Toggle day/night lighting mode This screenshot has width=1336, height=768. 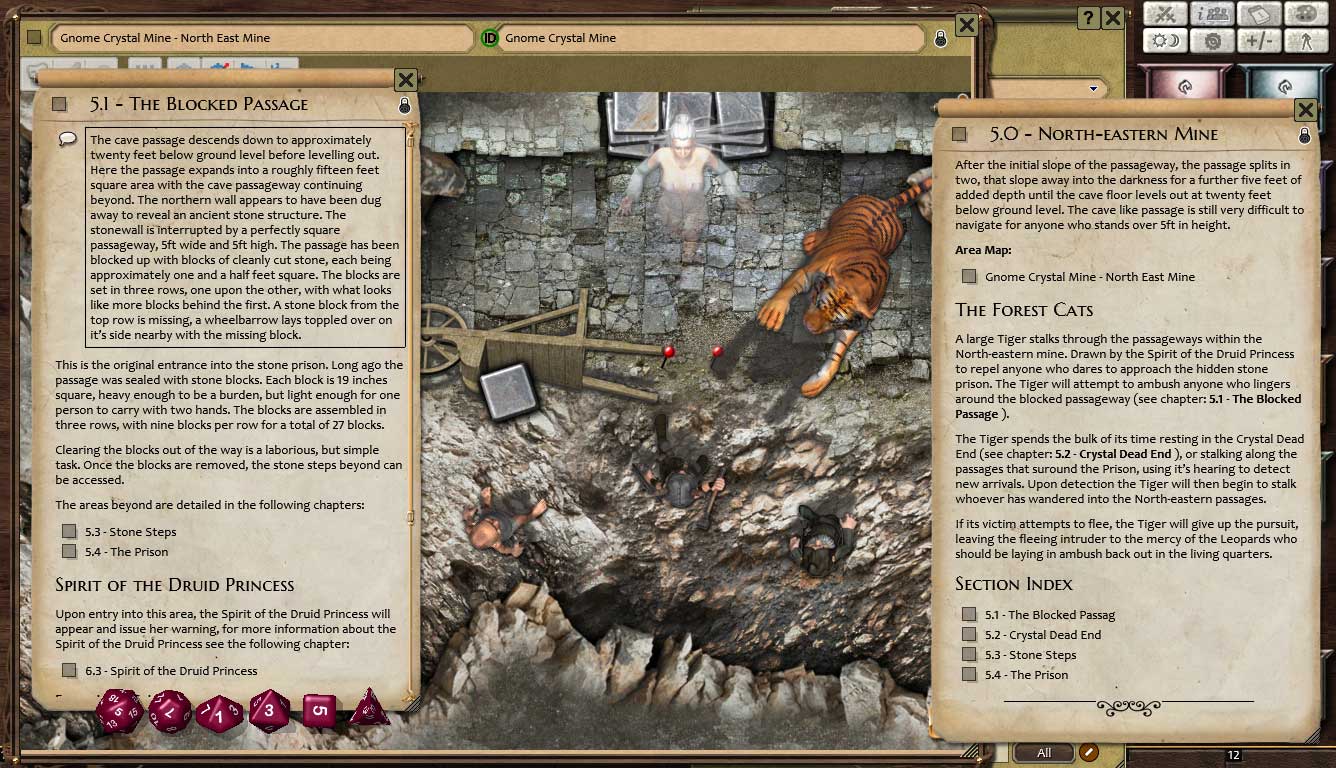coord(1165,41)
